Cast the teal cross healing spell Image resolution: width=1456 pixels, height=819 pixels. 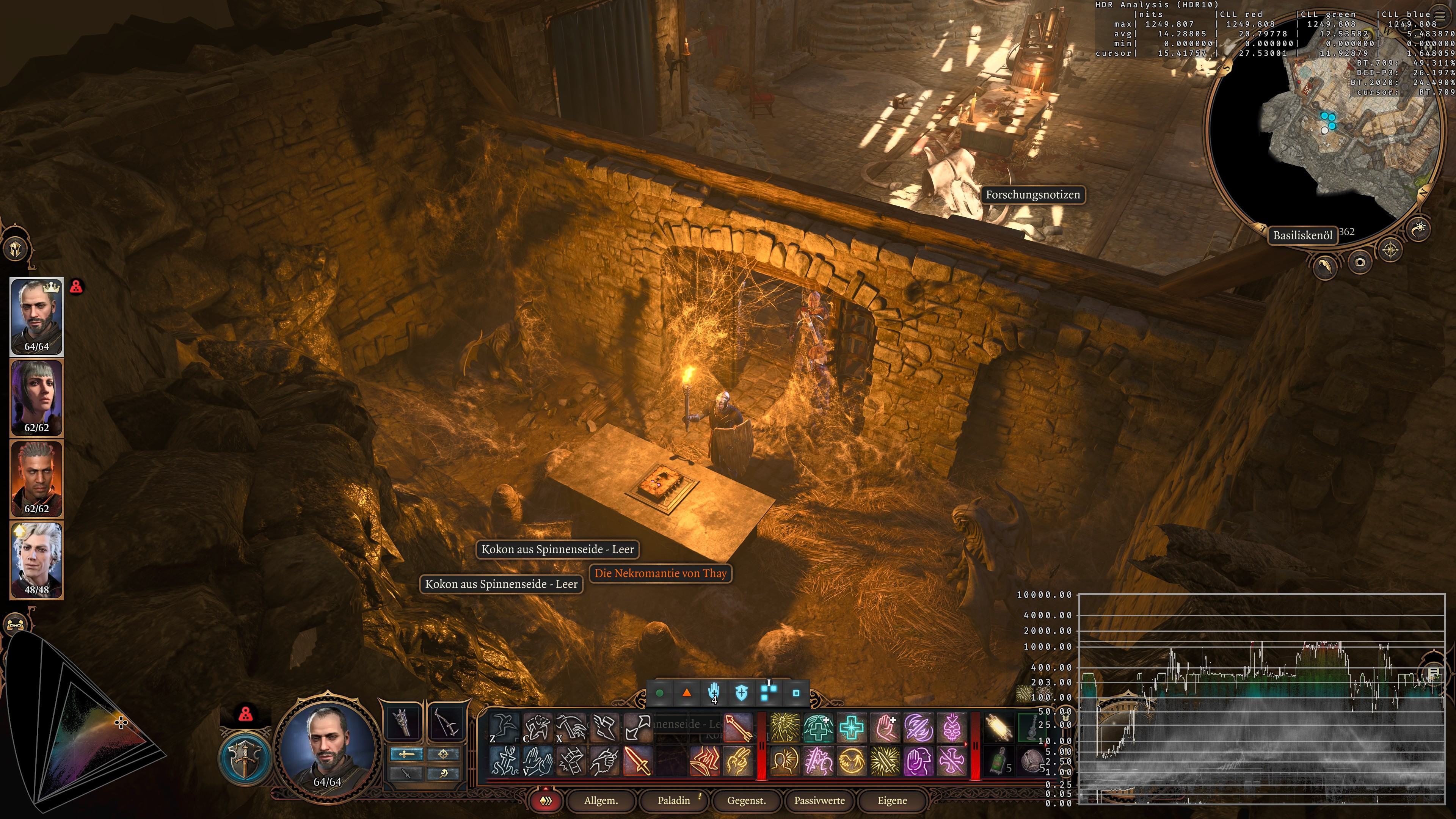tap(851, 728)
